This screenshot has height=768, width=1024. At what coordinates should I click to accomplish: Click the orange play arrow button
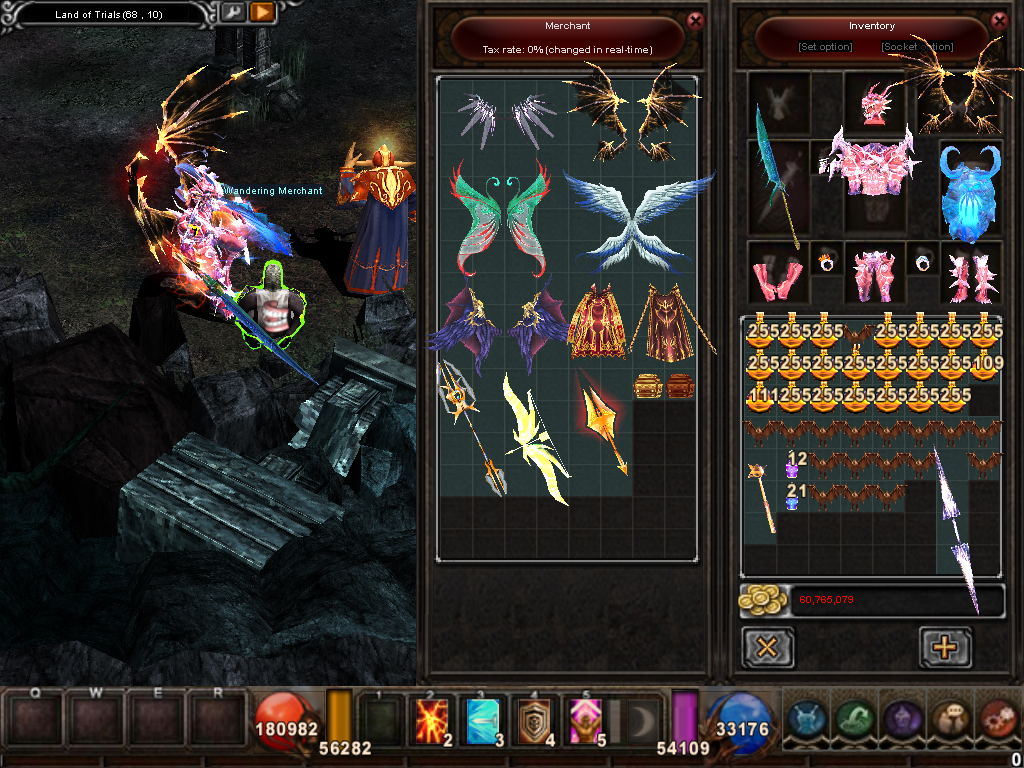point(261,13)
